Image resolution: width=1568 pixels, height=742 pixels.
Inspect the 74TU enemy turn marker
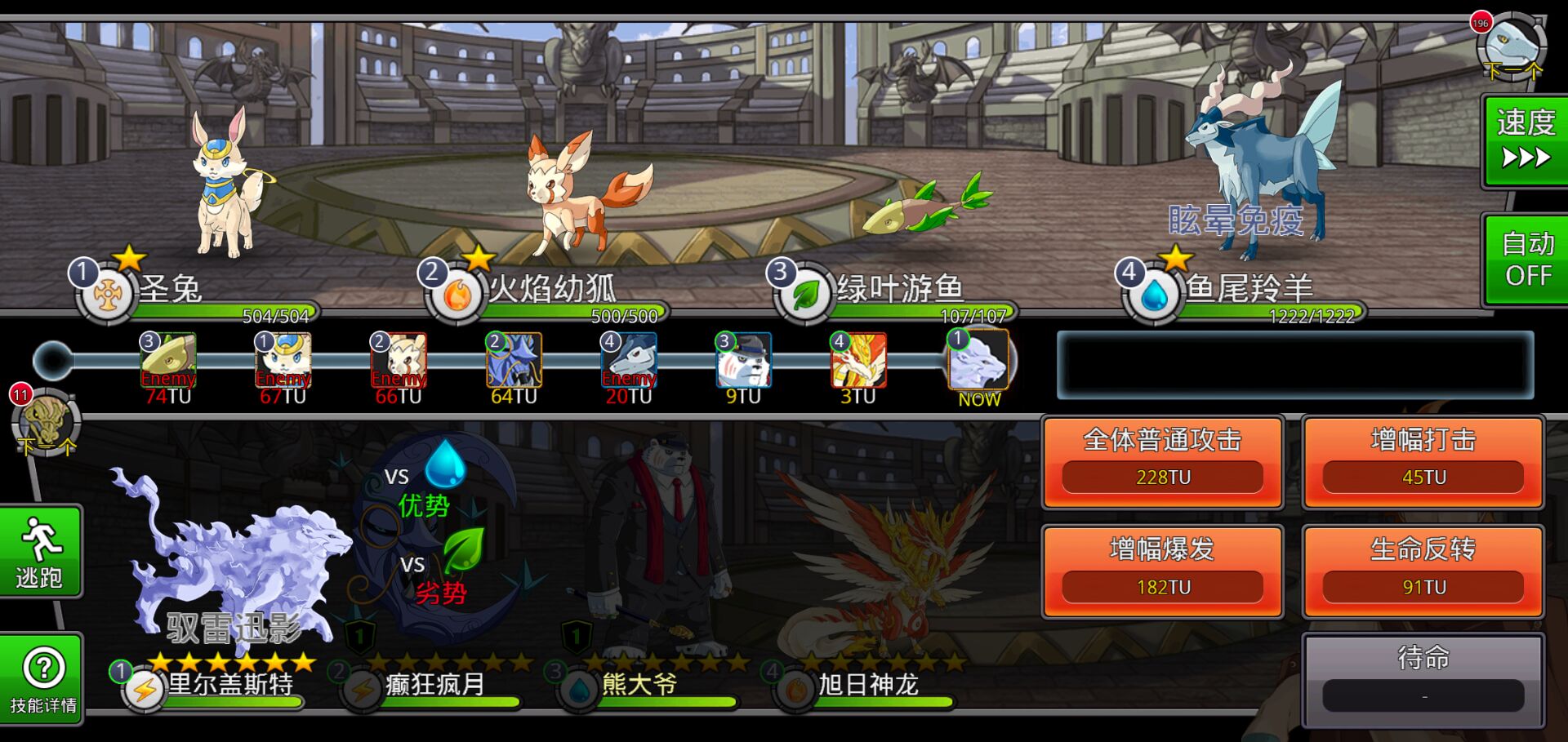tap(169, 367)
